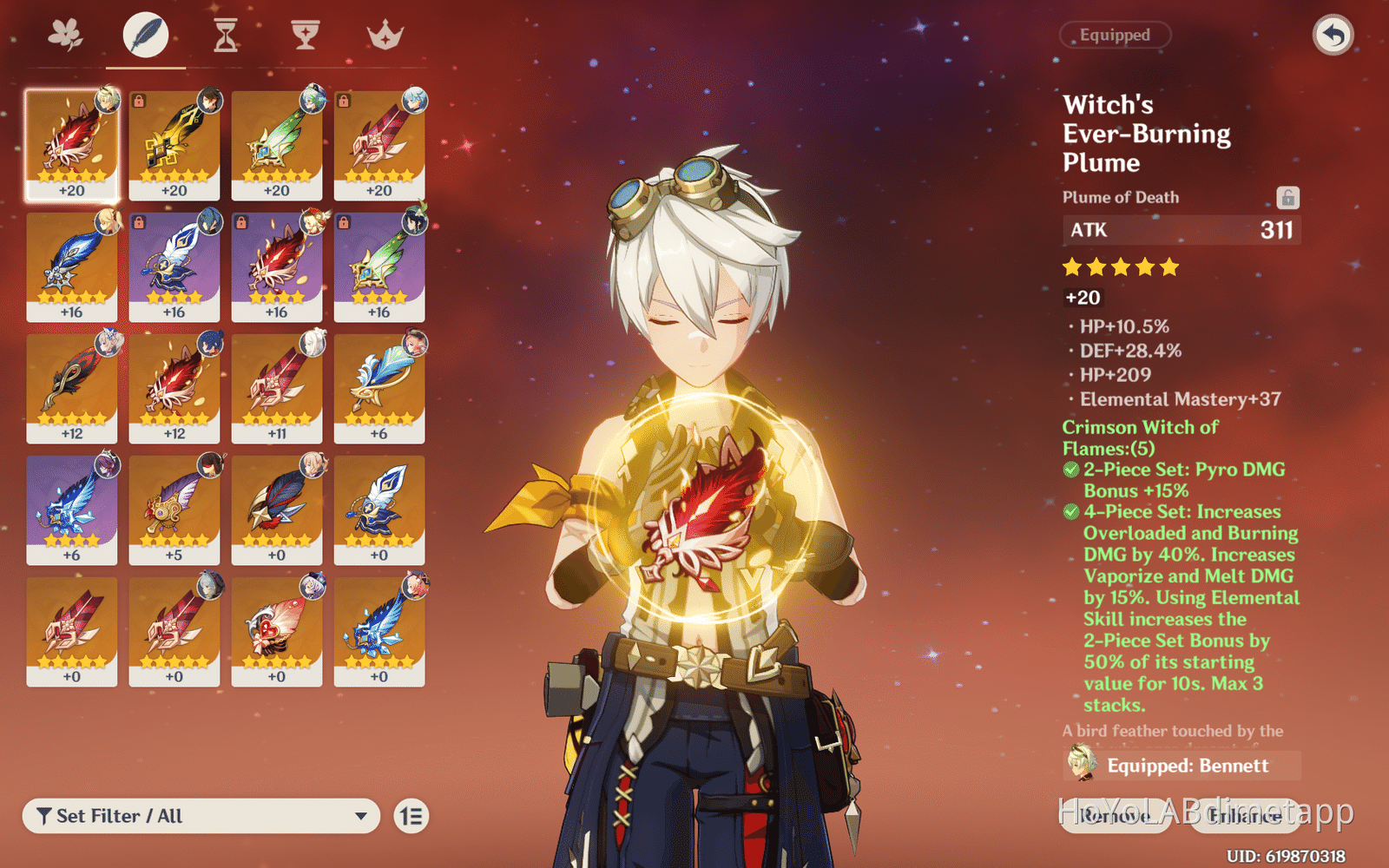Open the Set Filter / All dropdown
The width and height of the screenshot is (1389, 868).
point(201,816)
